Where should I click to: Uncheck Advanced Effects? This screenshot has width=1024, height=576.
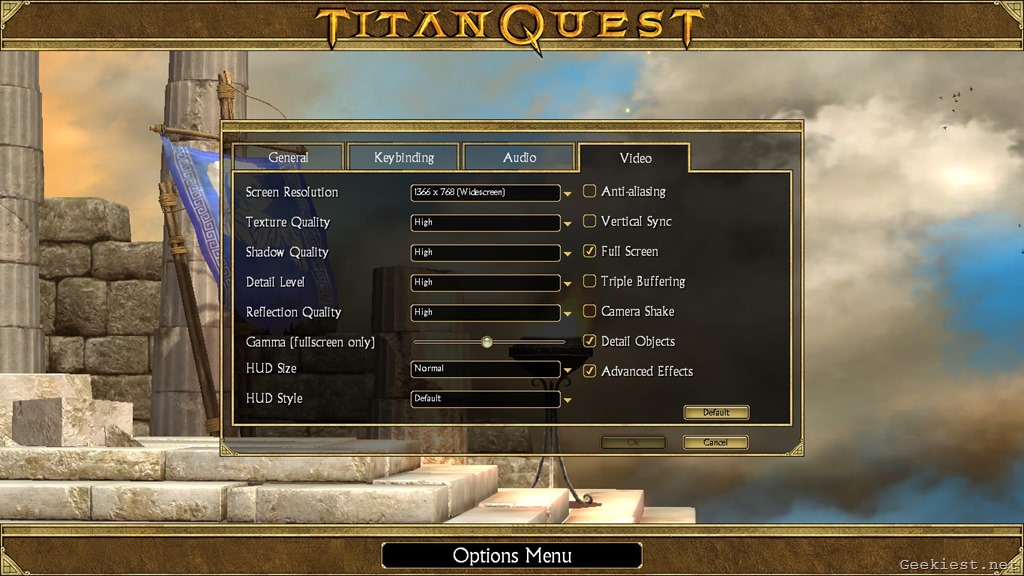tap(590, 371)
